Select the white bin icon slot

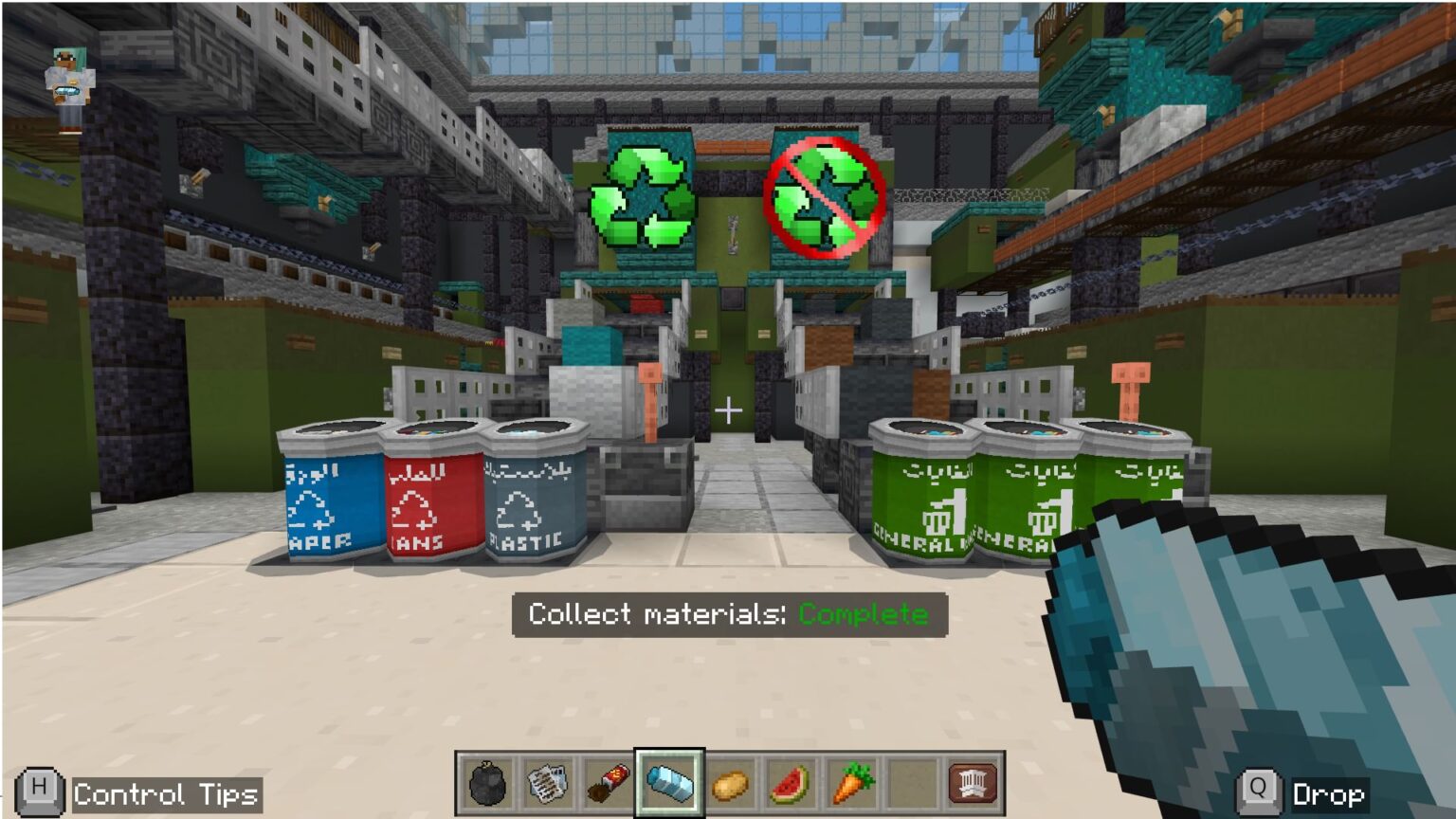pos(973,784)
